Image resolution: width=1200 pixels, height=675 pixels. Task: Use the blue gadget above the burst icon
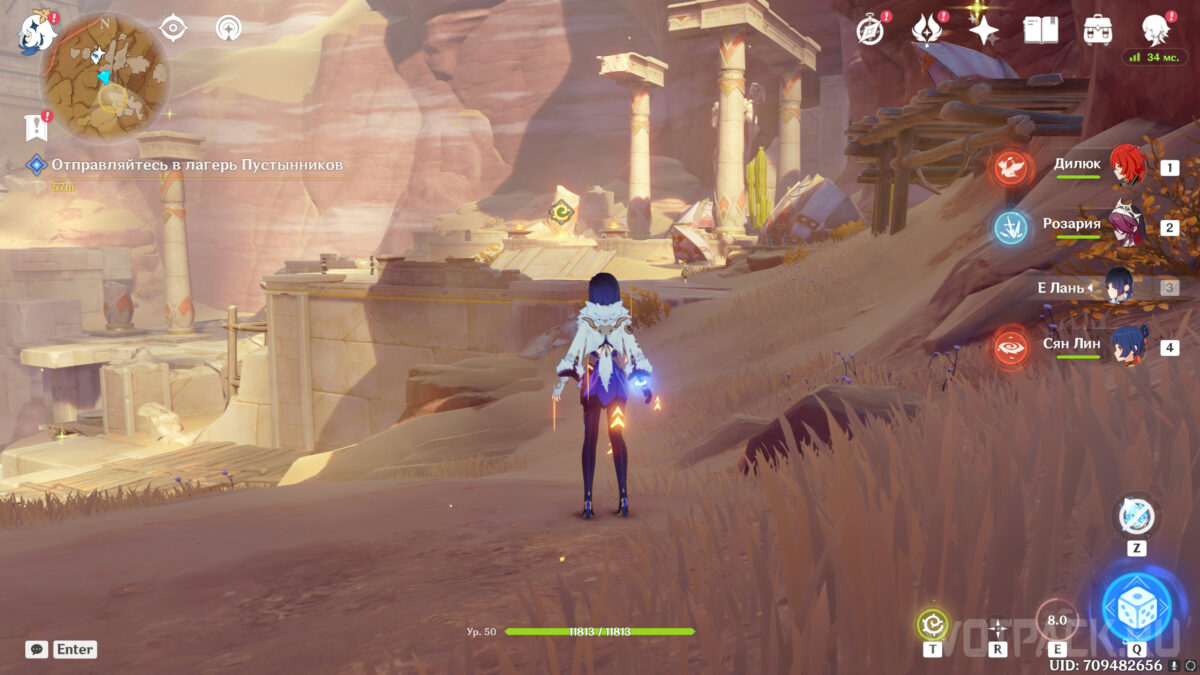1136,517
